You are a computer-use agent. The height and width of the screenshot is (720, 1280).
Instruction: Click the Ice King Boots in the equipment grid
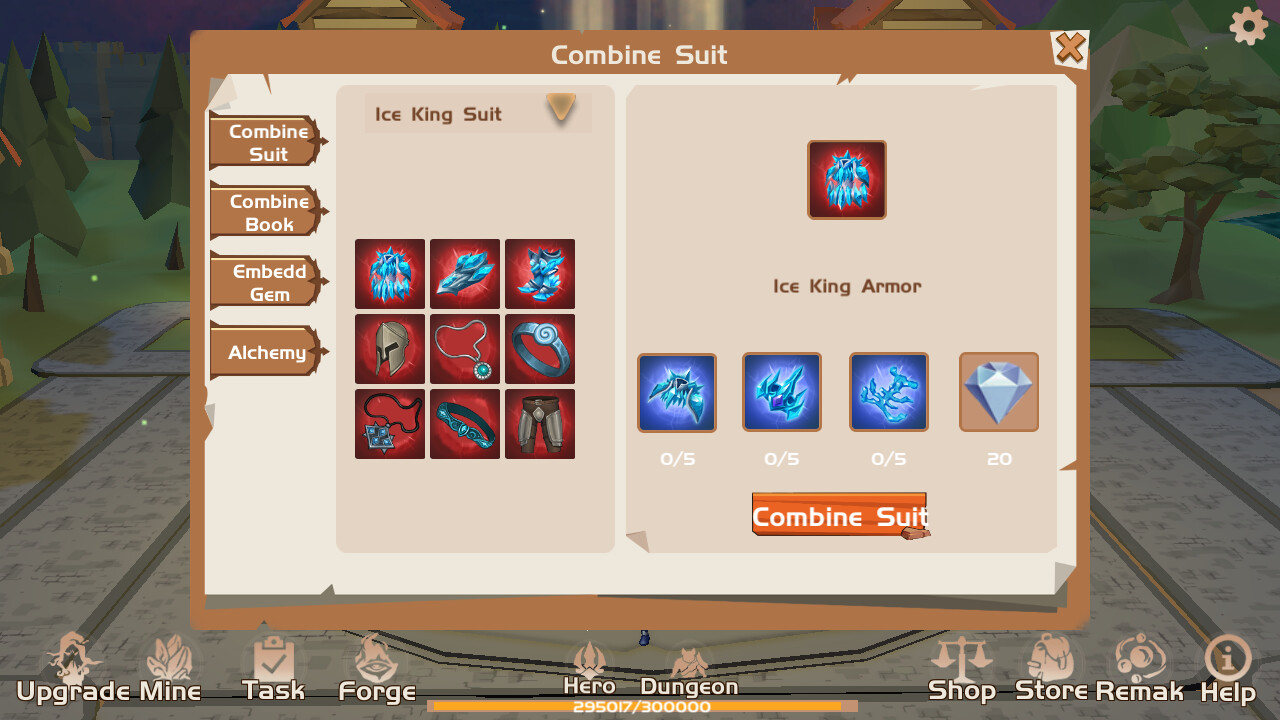point(540,274)
